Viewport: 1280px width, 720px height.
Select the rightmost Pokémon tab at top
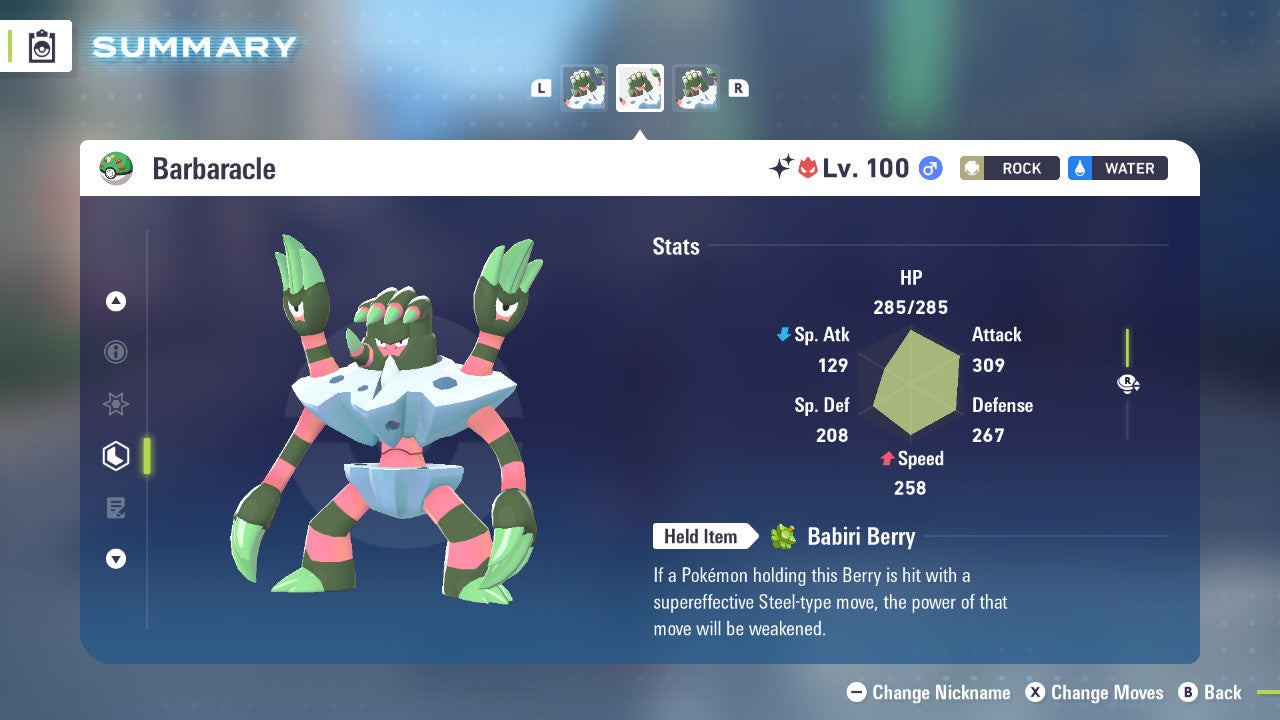point(697,88)
